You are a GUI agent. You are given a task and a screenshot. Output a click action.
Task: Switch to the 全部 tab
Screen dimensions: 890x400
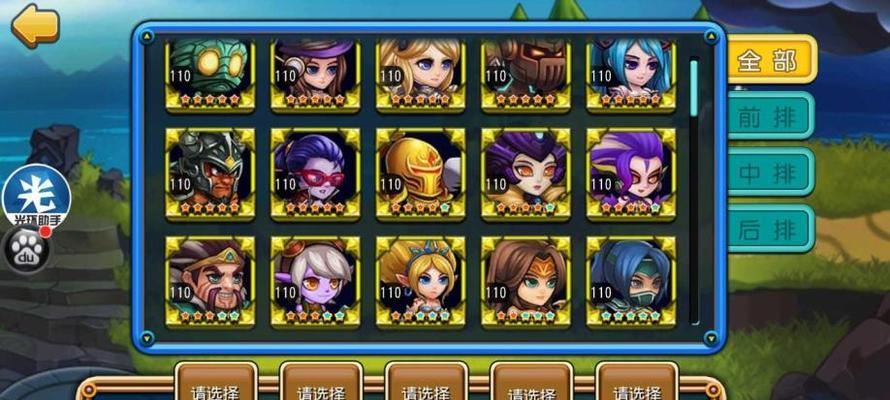(x=769, y=60)
